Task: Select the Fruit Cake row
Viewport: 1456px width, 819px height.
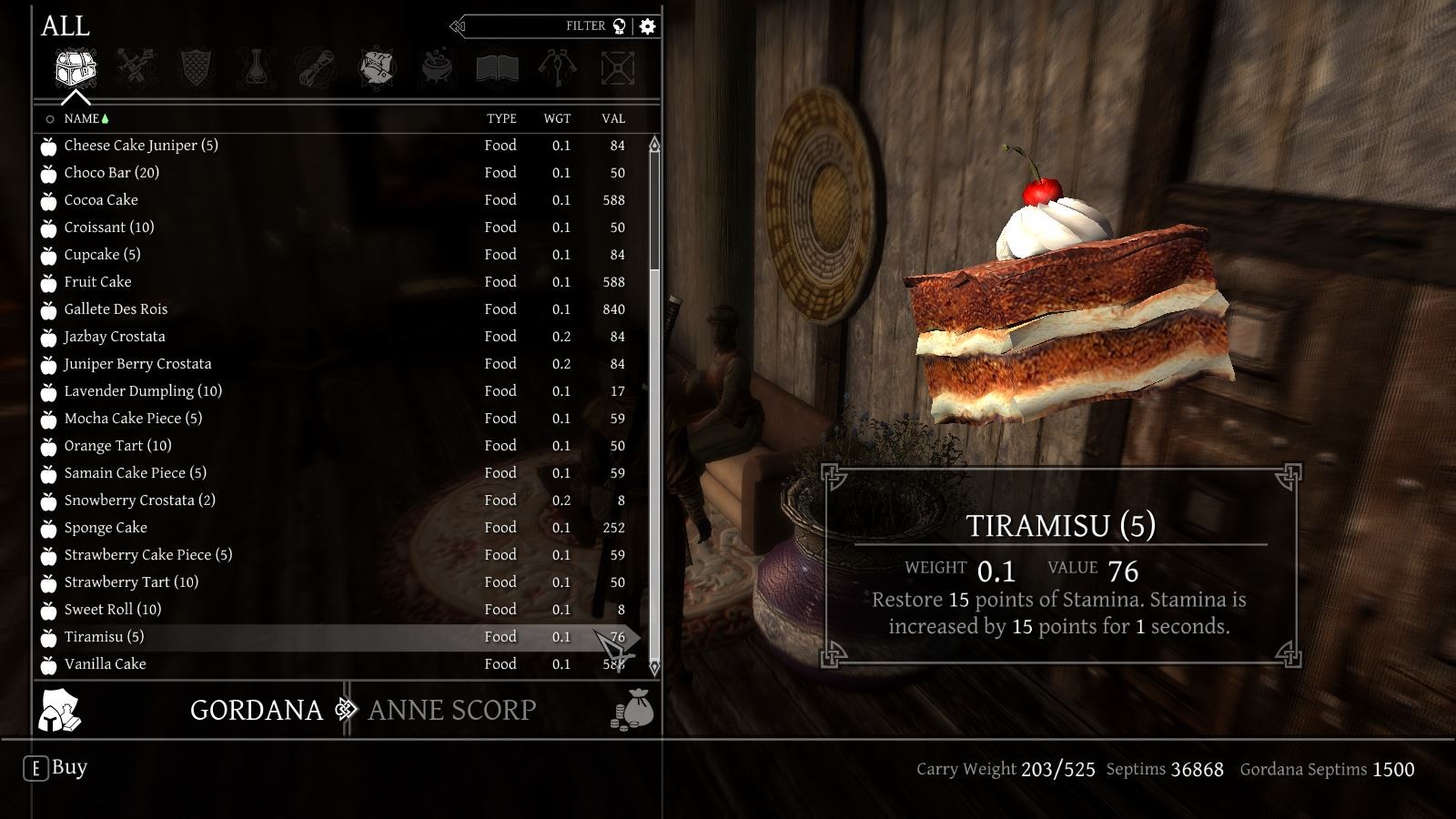Action: point(97,282)
